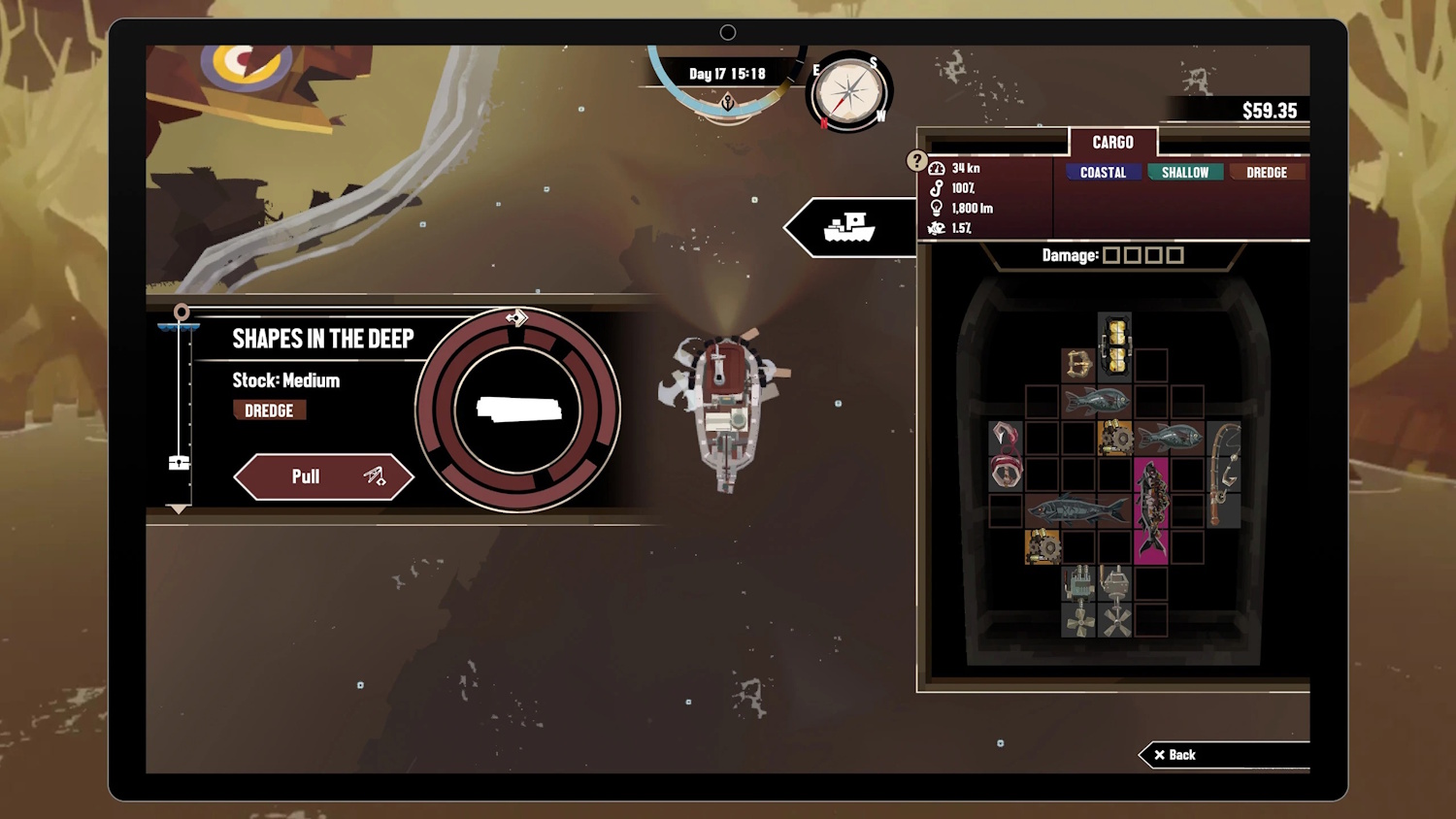
Task: Pick the green-bodied engine with propeller
Action: (1078, 602)
